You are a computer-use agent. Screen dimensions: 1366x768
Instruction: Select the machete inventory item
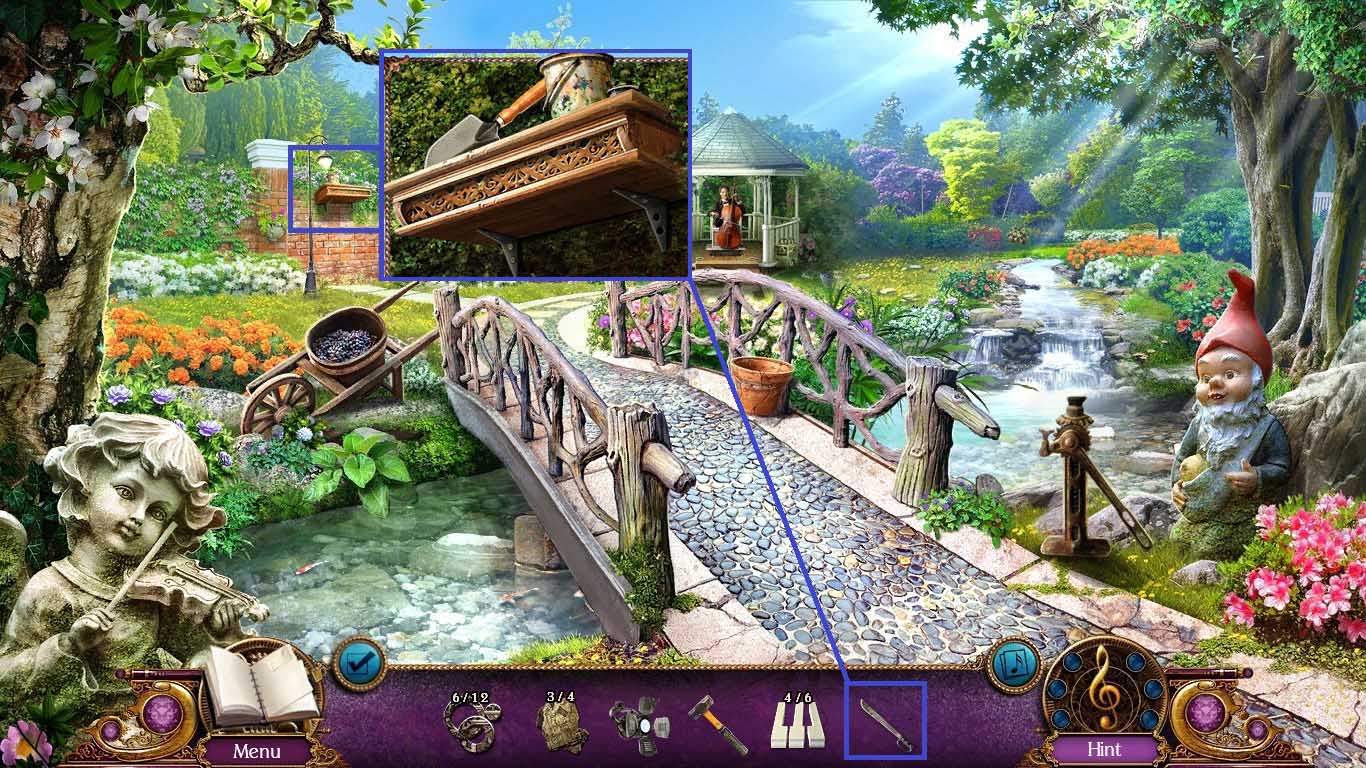885,724
